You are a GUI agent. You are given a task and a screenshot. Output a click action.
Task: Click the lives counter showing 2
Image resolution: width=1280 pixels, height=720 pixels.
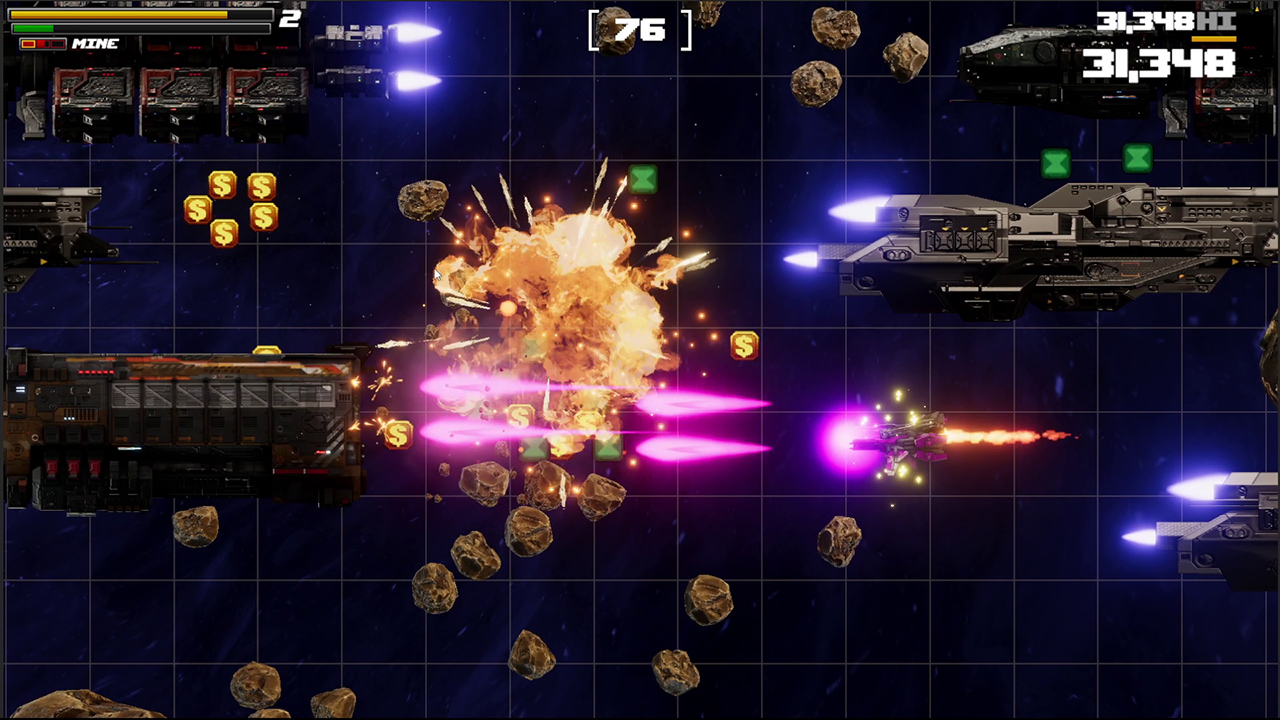pyautogui.click(x=290, y=17)
